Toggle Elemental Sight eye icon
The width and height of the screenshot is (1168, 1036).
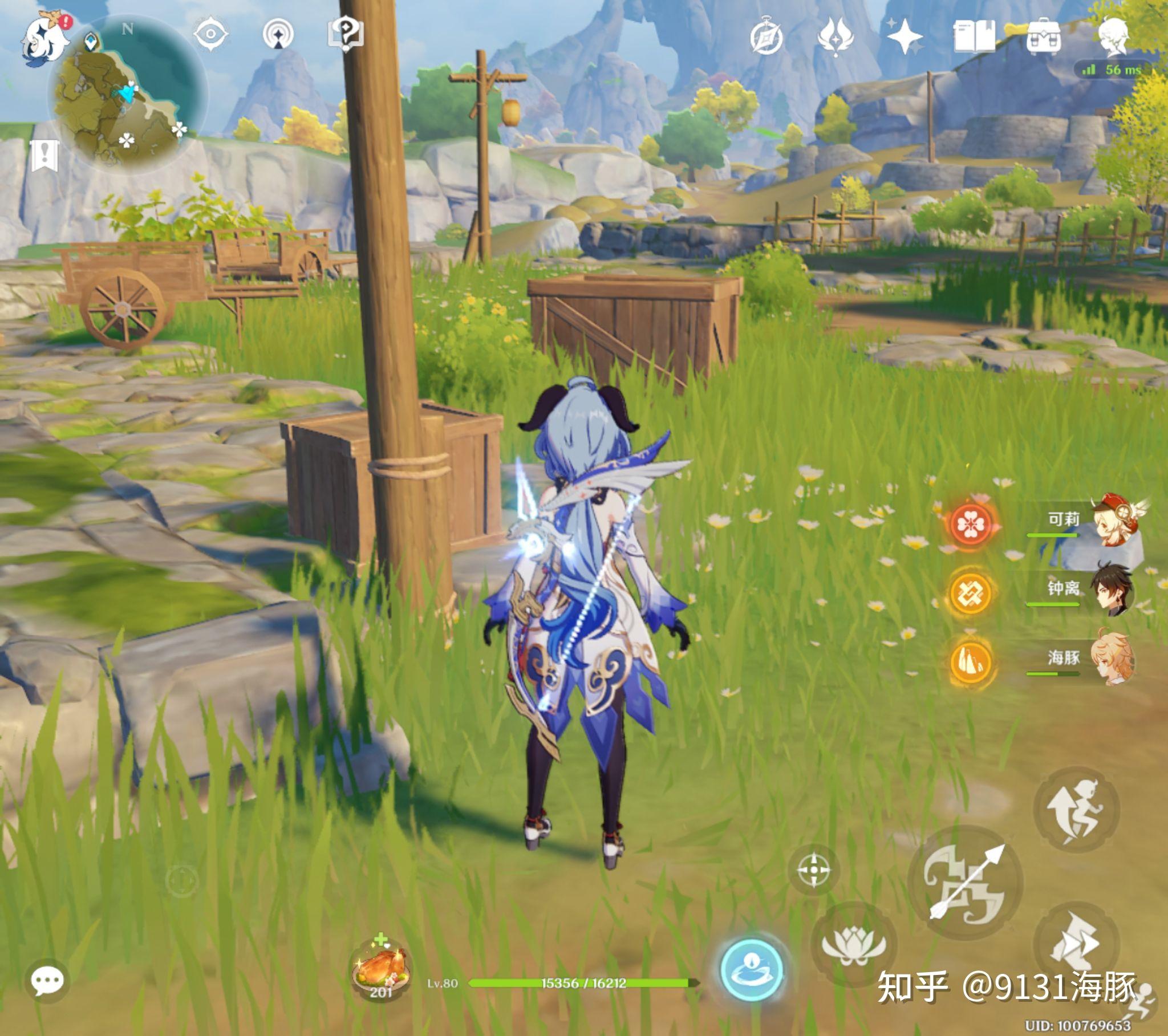(x=210, y=35)
